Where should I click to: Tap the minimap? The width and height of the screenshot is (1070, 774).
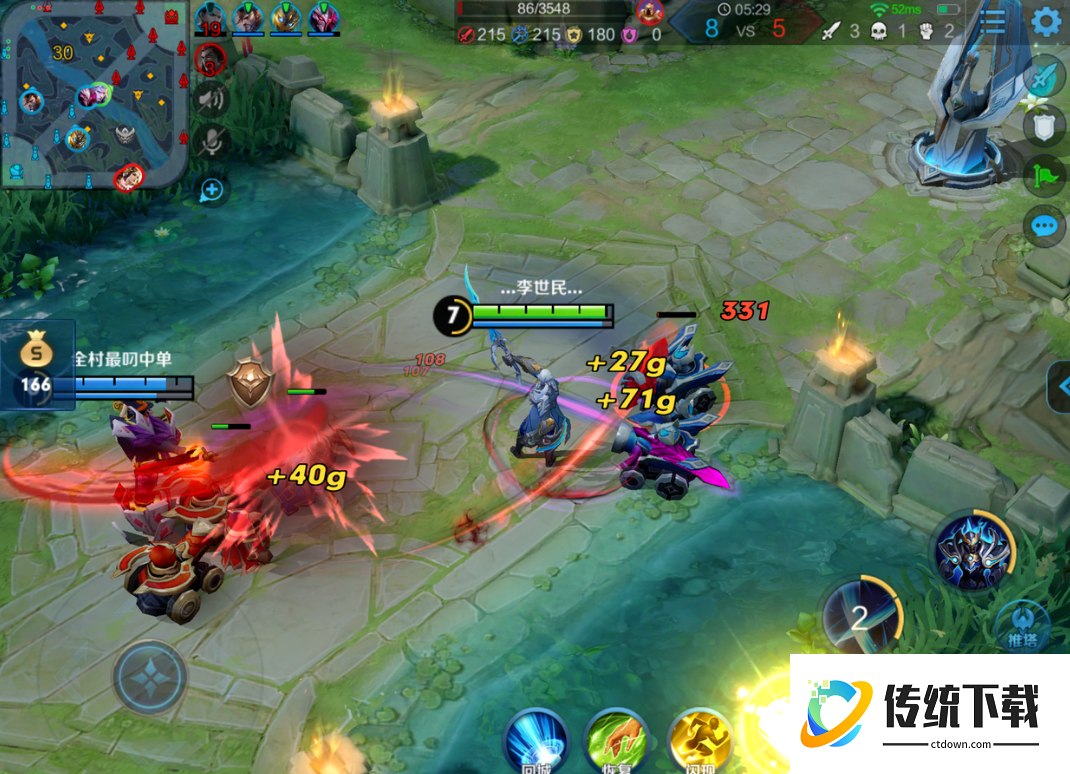[x=94, y=96]
